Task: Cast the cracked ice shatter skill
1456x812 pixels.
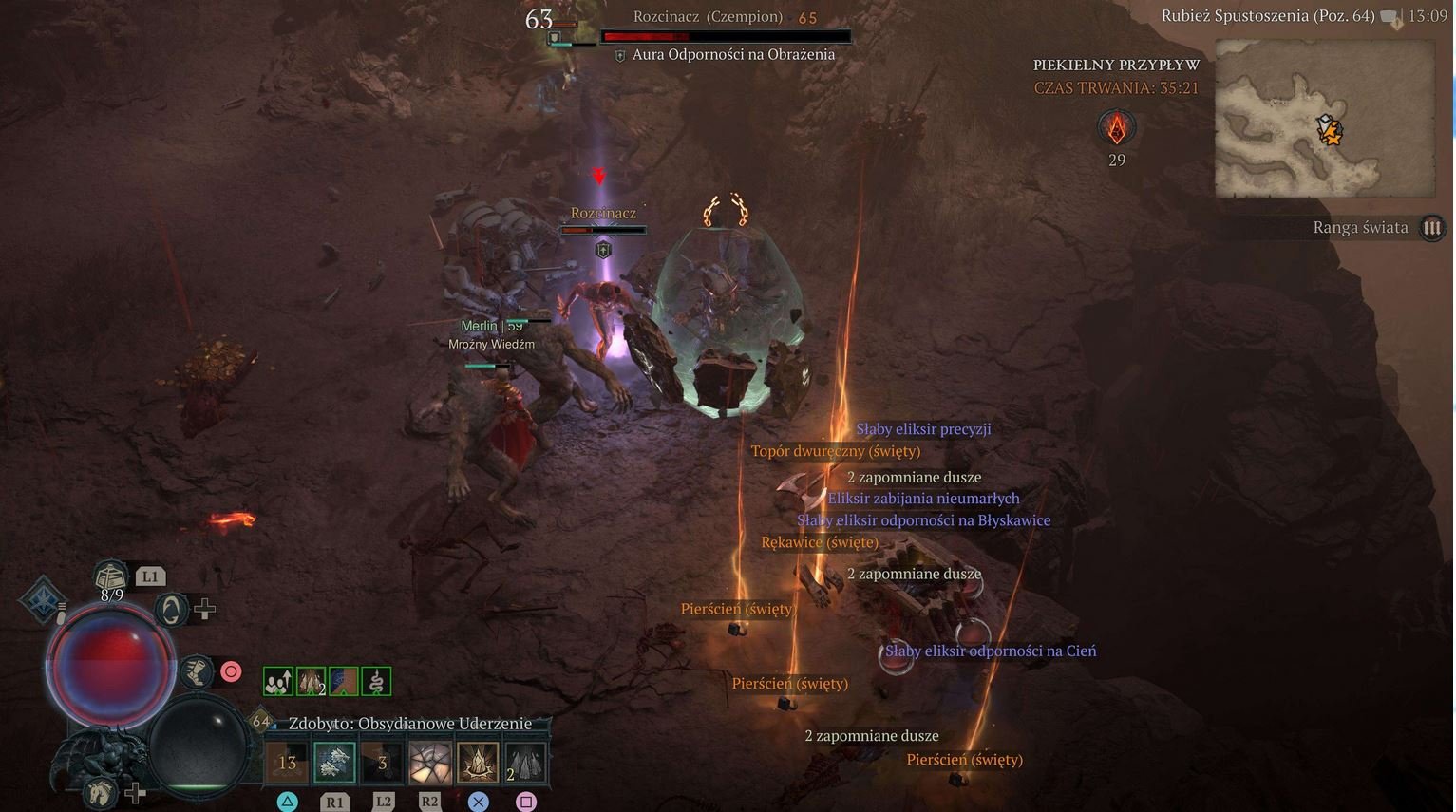Action: [429, 763]
